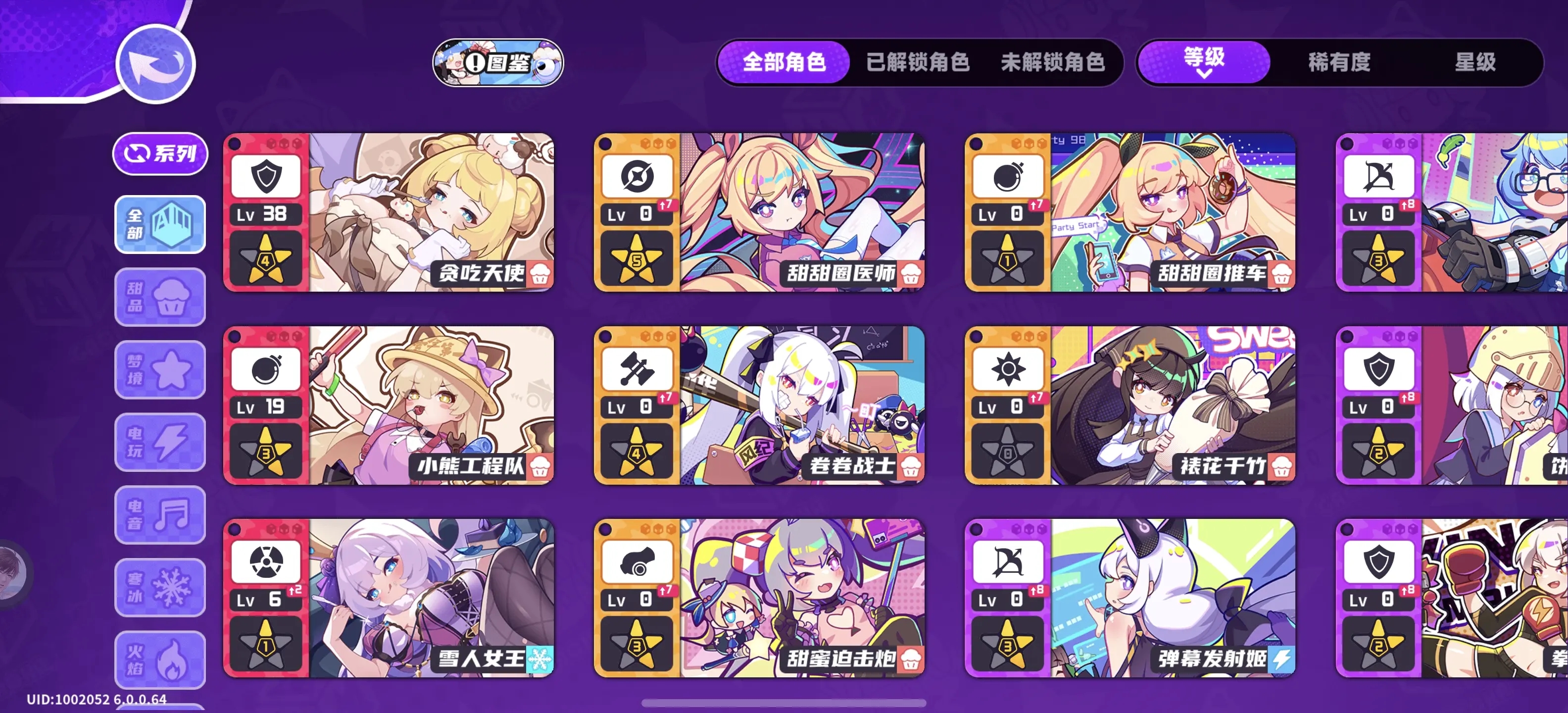
Task: Switch to the 全部角色 tab
Action: click(784, 62)
